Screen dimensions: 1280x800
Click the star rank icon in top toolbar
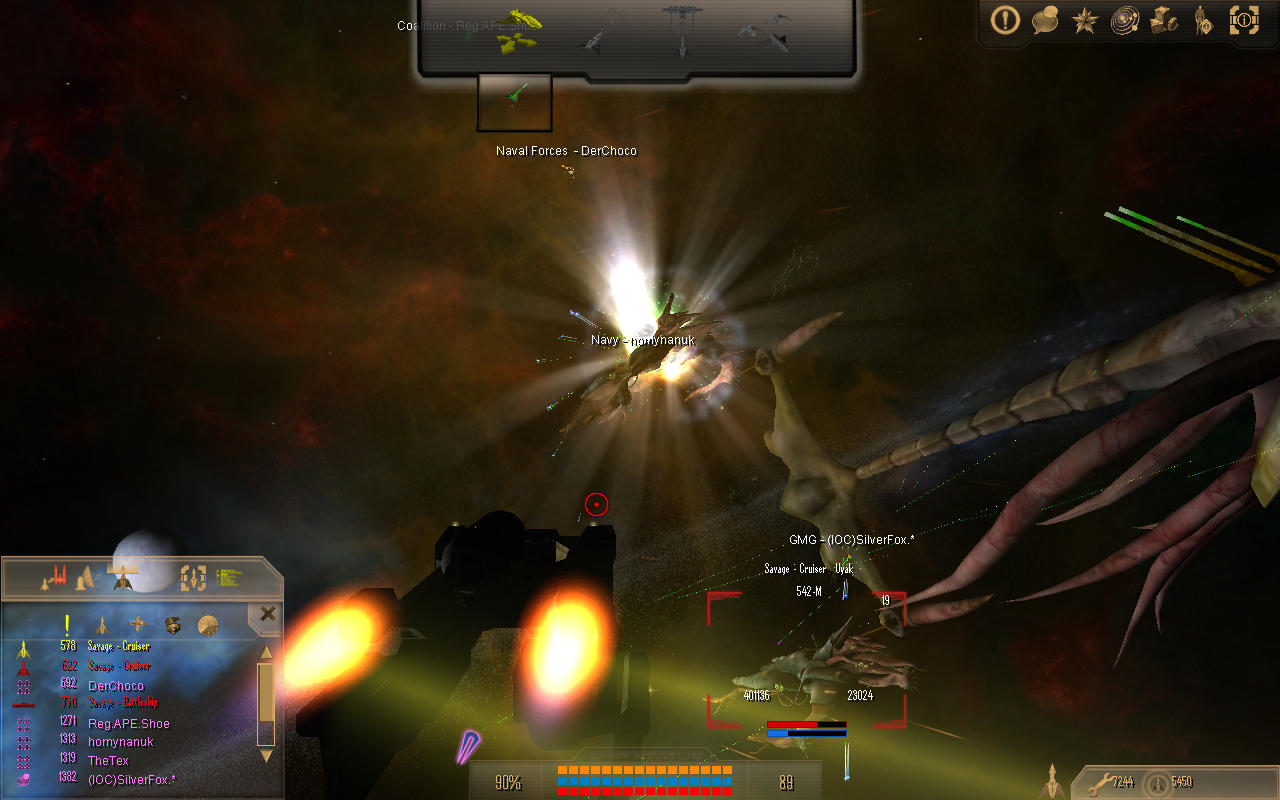point(1084,21)
